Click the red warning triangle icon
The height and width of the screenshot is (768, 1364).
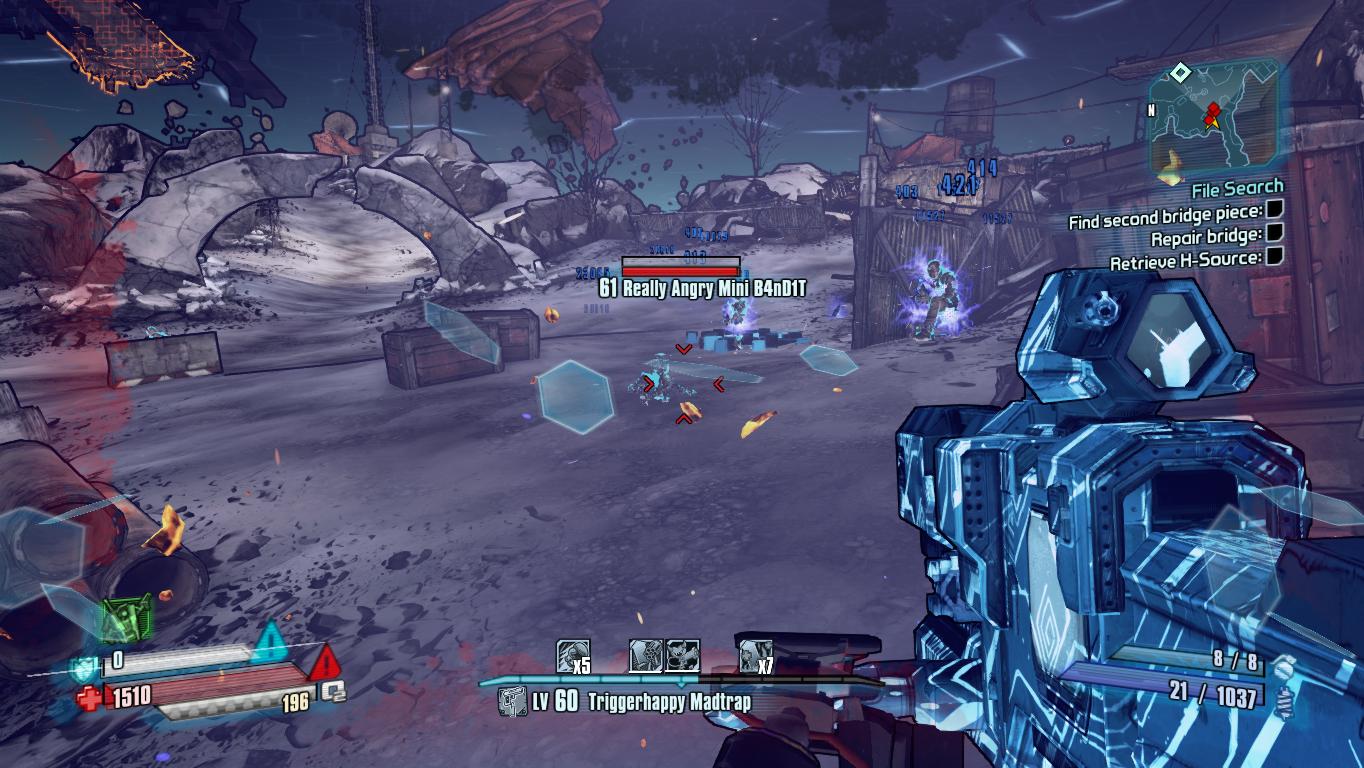(x=325, y=663)
